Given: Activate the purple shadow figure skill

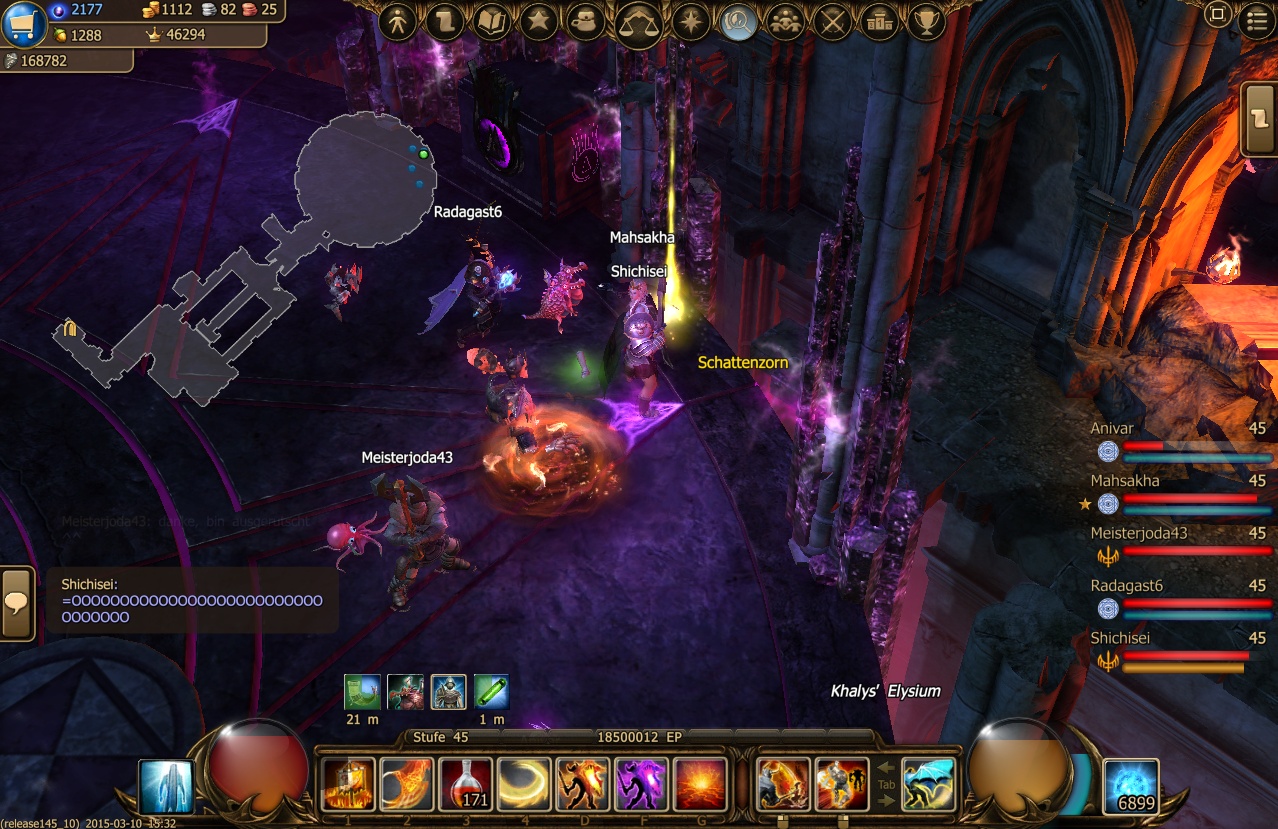Looking at the screenshot, I should pyautogui.click(x=642, y=784).
